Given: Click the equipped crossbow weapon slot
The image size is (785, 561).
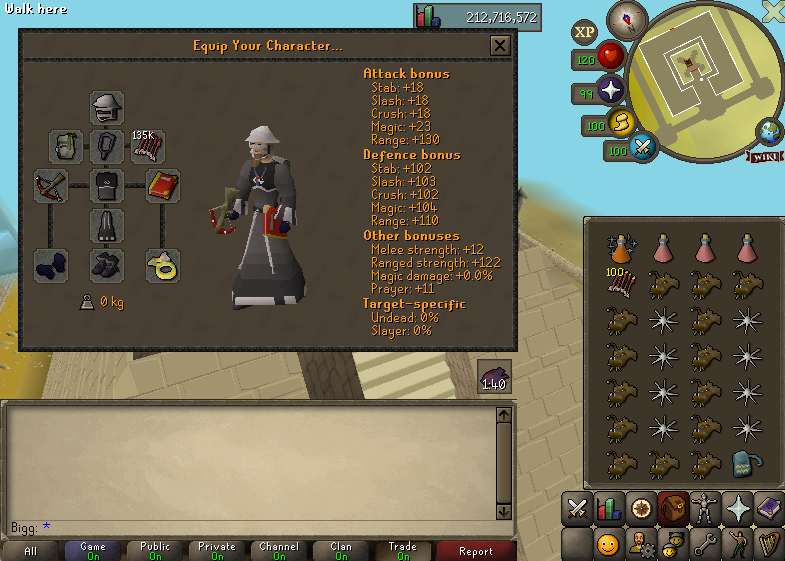Looking at the screenshot, I should [x=51, y=185].
